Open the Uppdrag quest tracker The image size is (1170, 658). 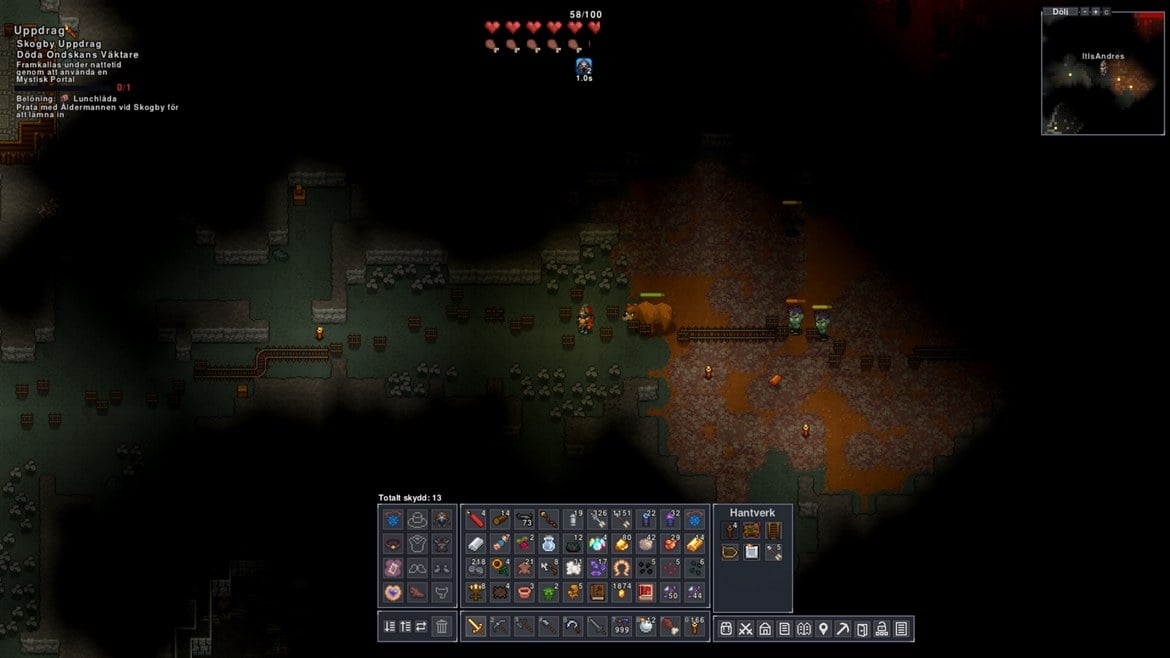point(40,31)
